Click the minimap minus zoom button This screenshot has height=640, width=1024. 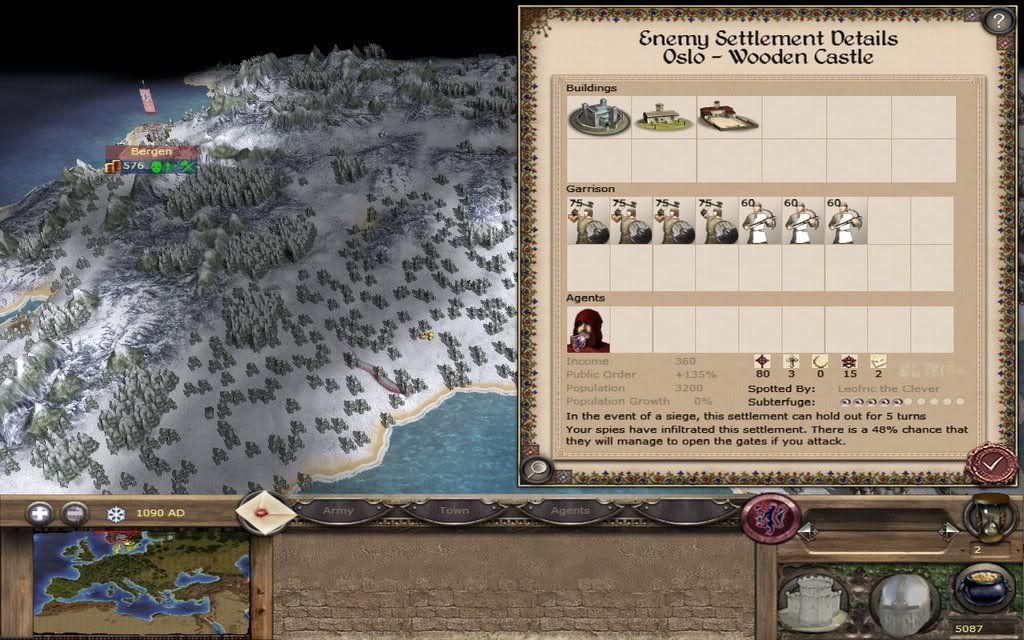point(74,514)
